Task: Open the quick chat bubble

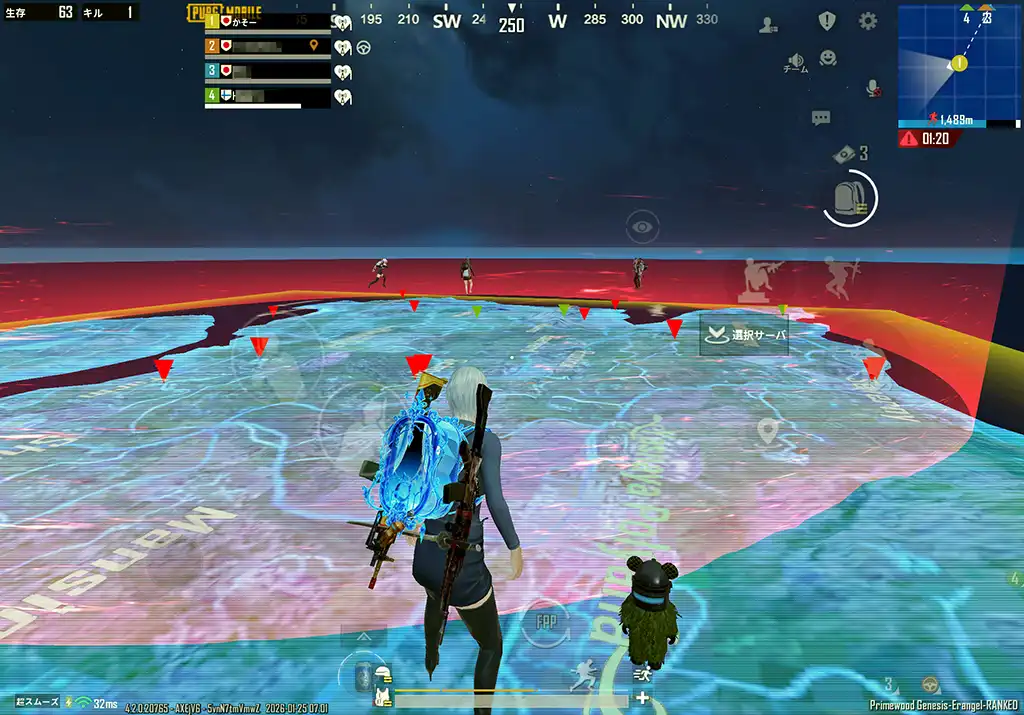Action: click(x=821, y=118)
